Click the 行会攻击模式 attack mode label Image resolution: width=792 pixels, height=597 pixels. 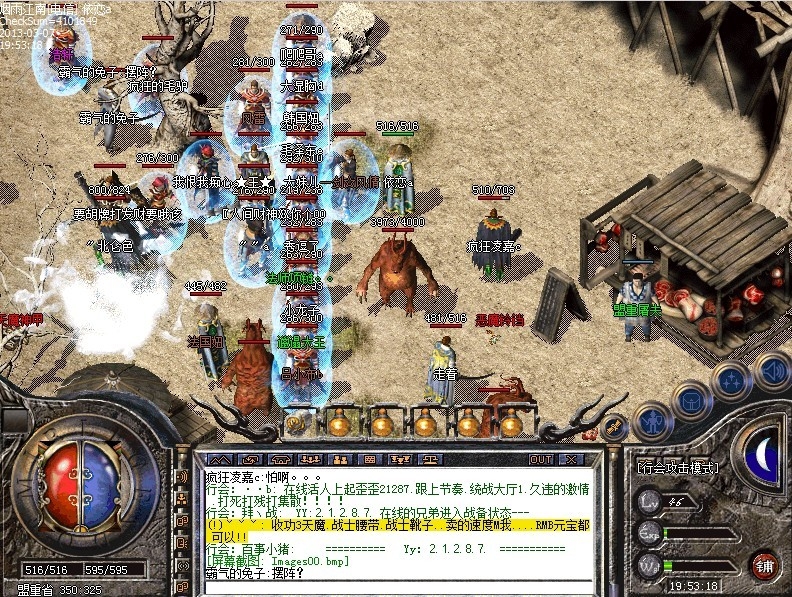click(677, 467)
